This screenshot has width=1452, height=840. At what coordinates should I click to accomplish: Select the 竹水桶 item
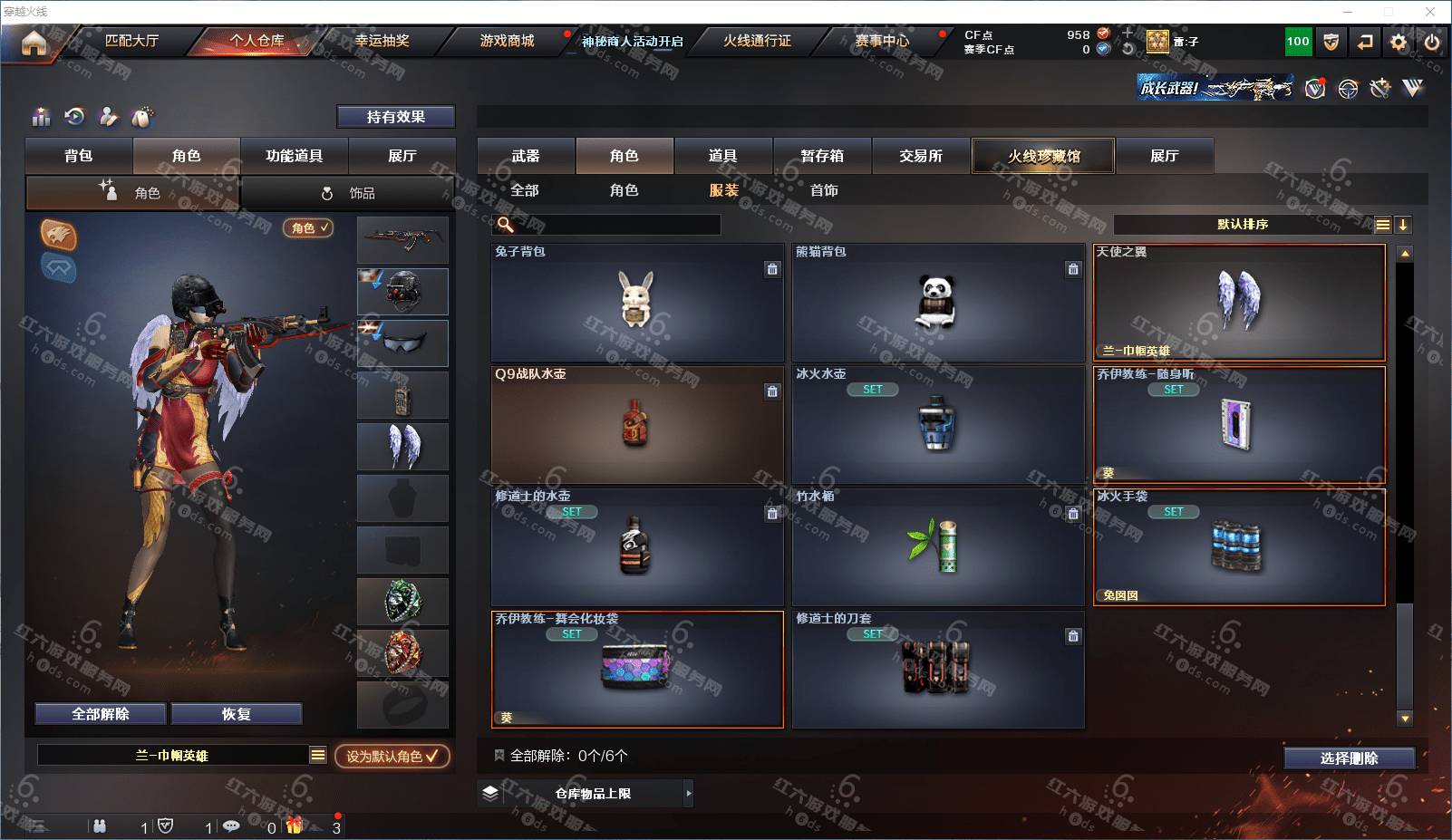937,547
